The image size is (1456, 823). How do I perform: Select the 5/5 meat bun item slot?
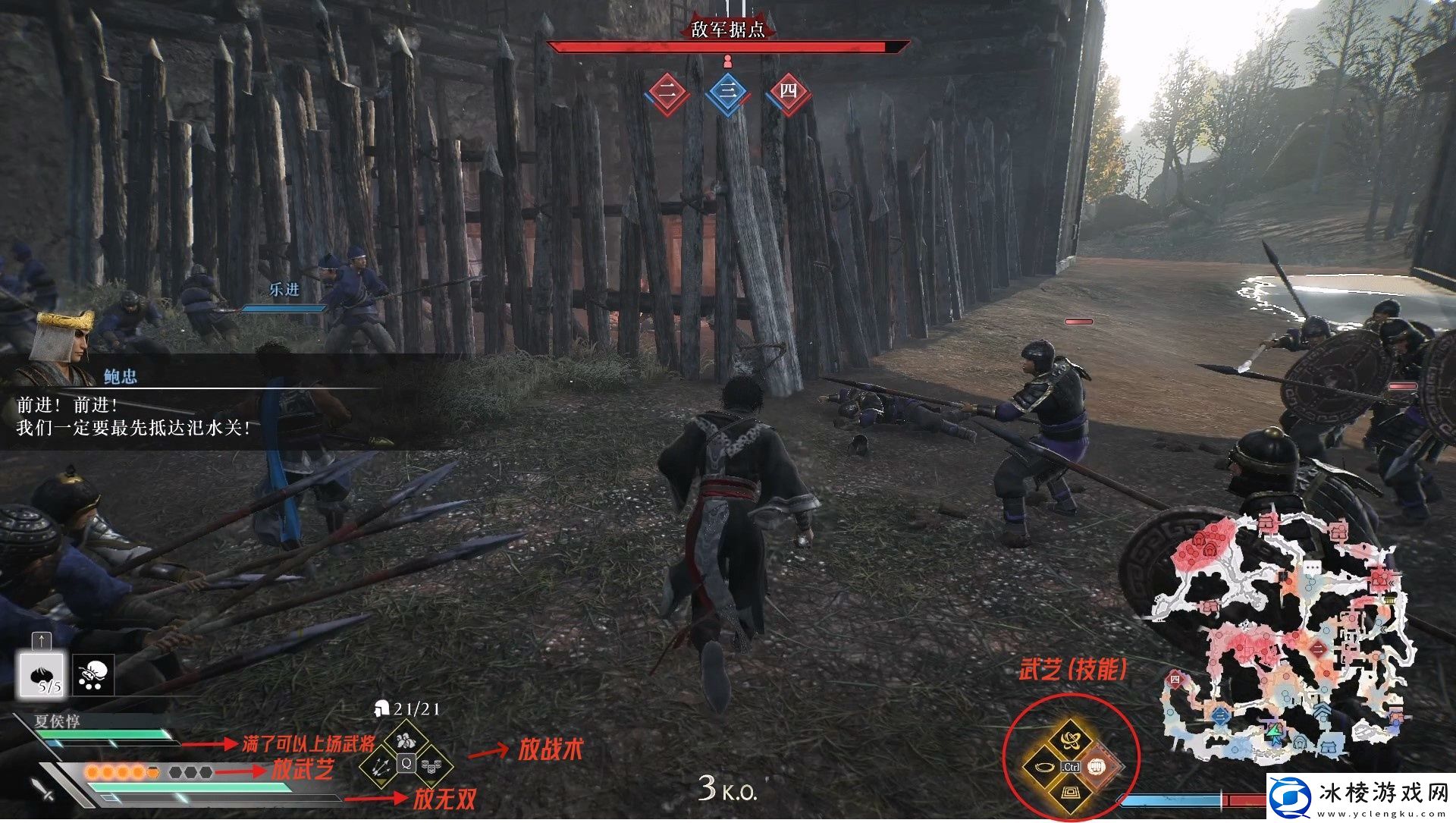(42, 675)
